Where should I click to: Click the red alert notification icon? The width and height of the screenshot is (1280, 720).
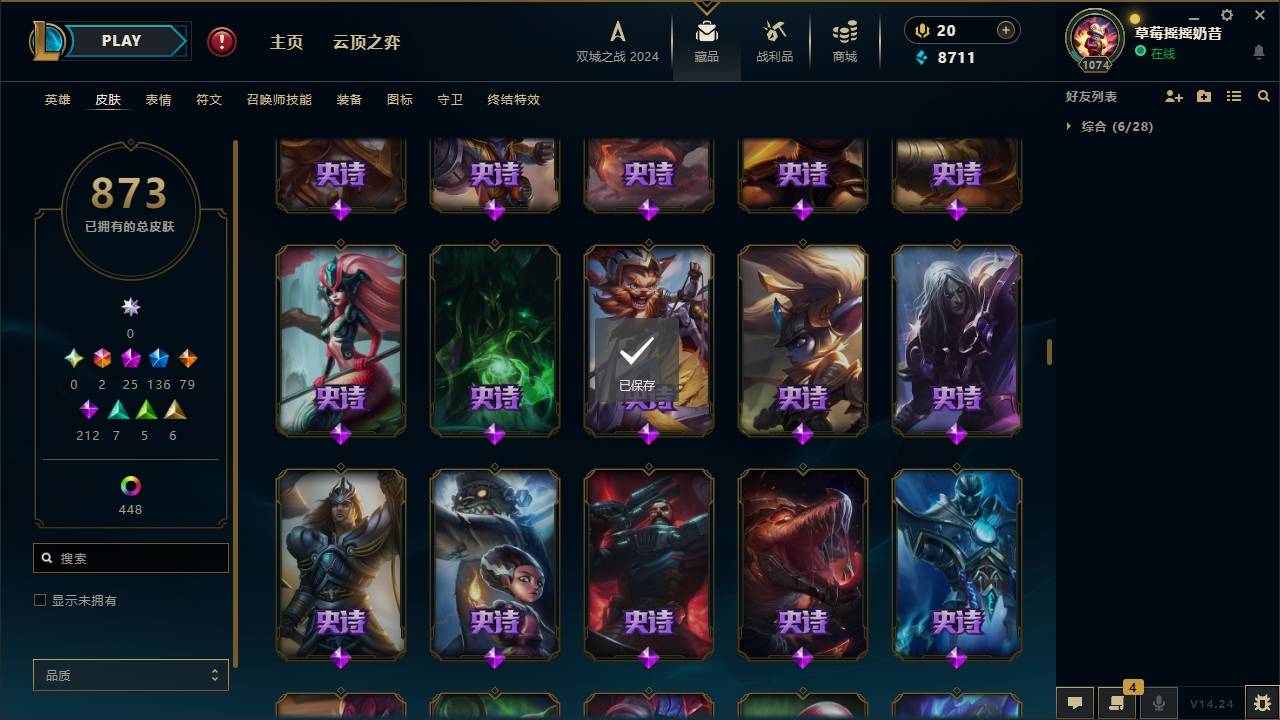[x=220, y=42]
